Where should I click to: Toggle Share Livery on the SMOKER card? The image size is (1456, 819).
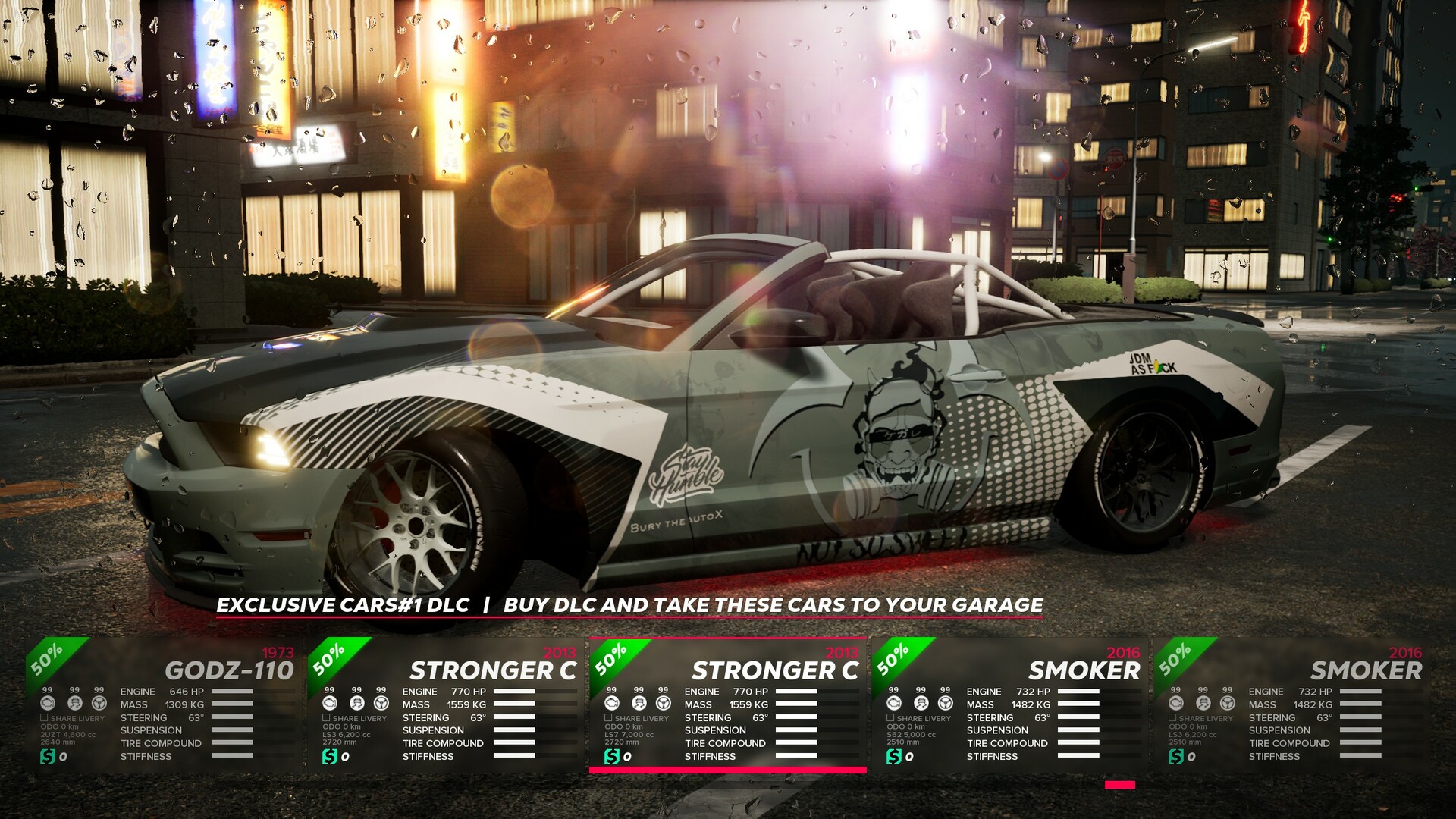pyautogui.click(x=889, y=718)
